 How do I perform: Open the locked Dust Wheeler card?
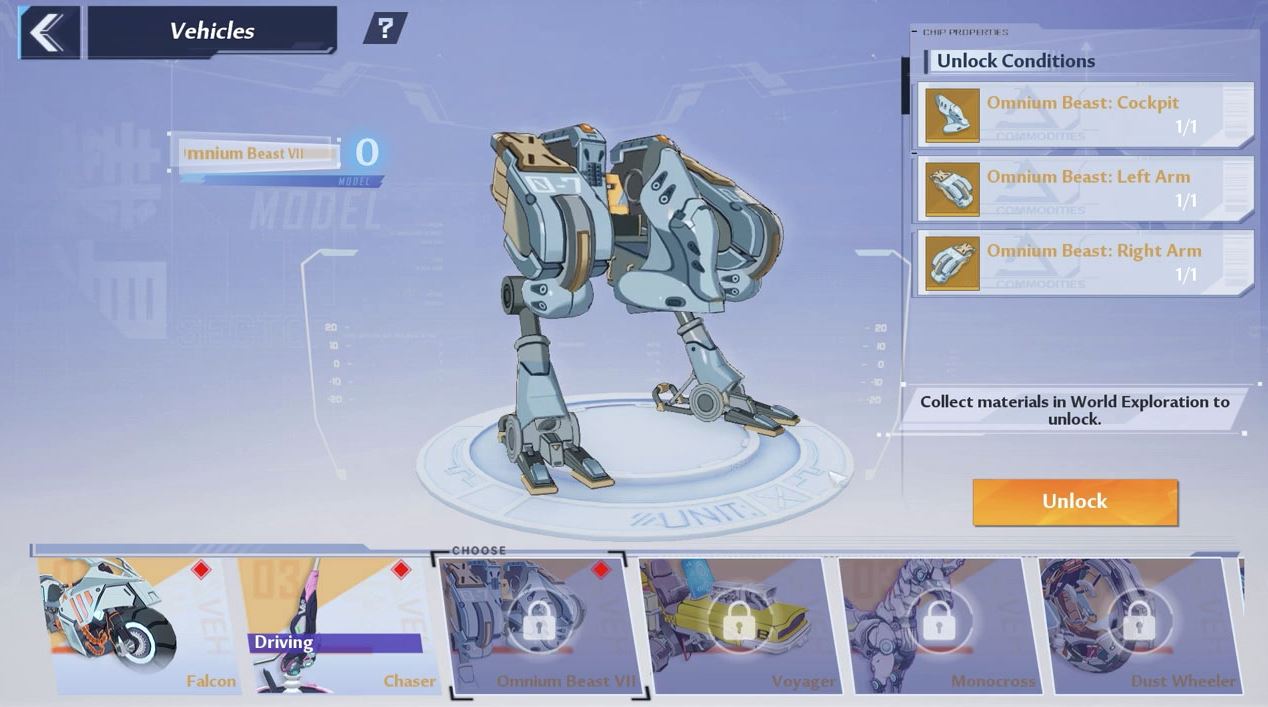coord(1138,626)
